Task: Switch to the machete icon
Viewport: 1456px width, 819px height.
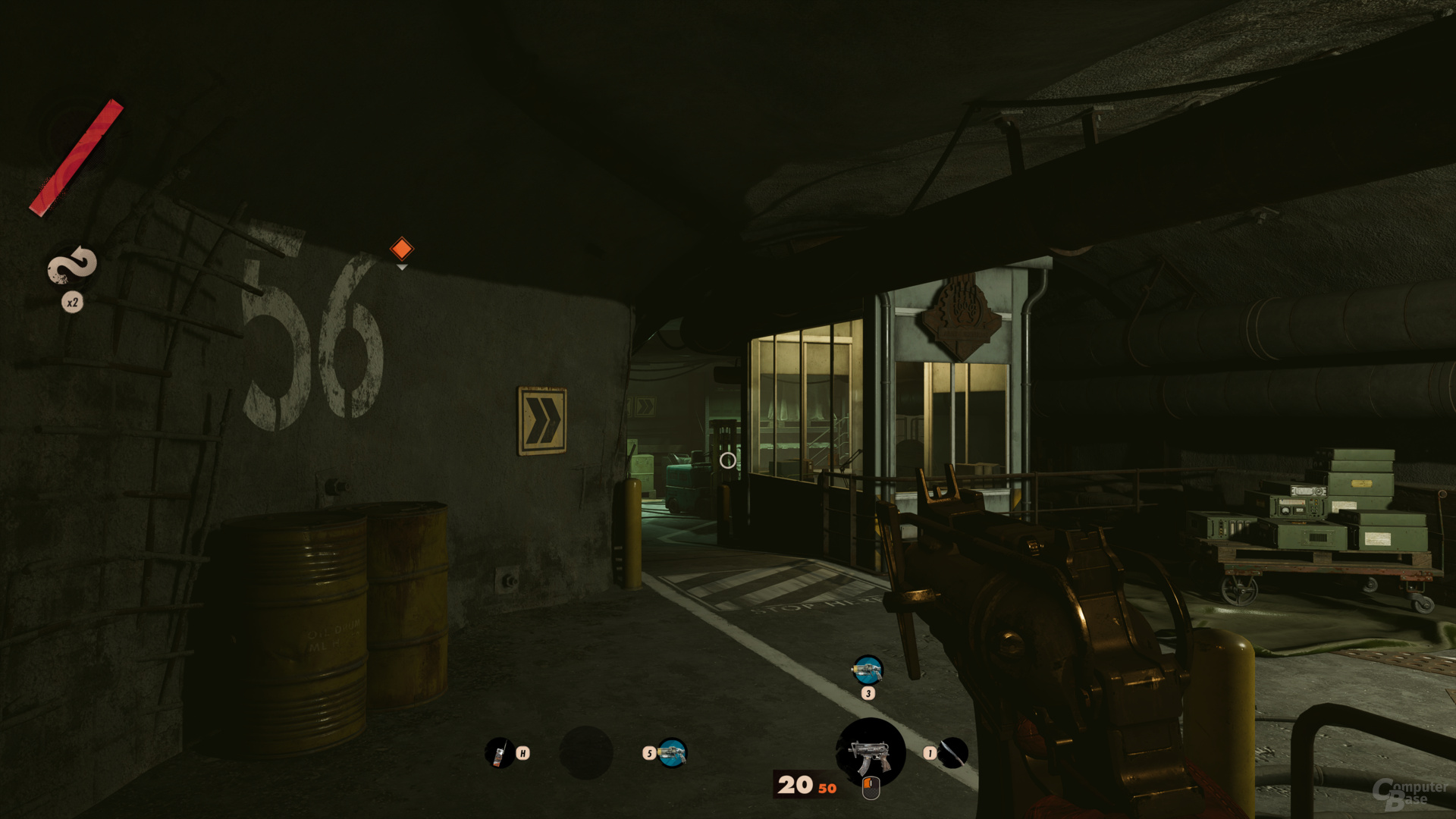Action: (x=953, y=753)
